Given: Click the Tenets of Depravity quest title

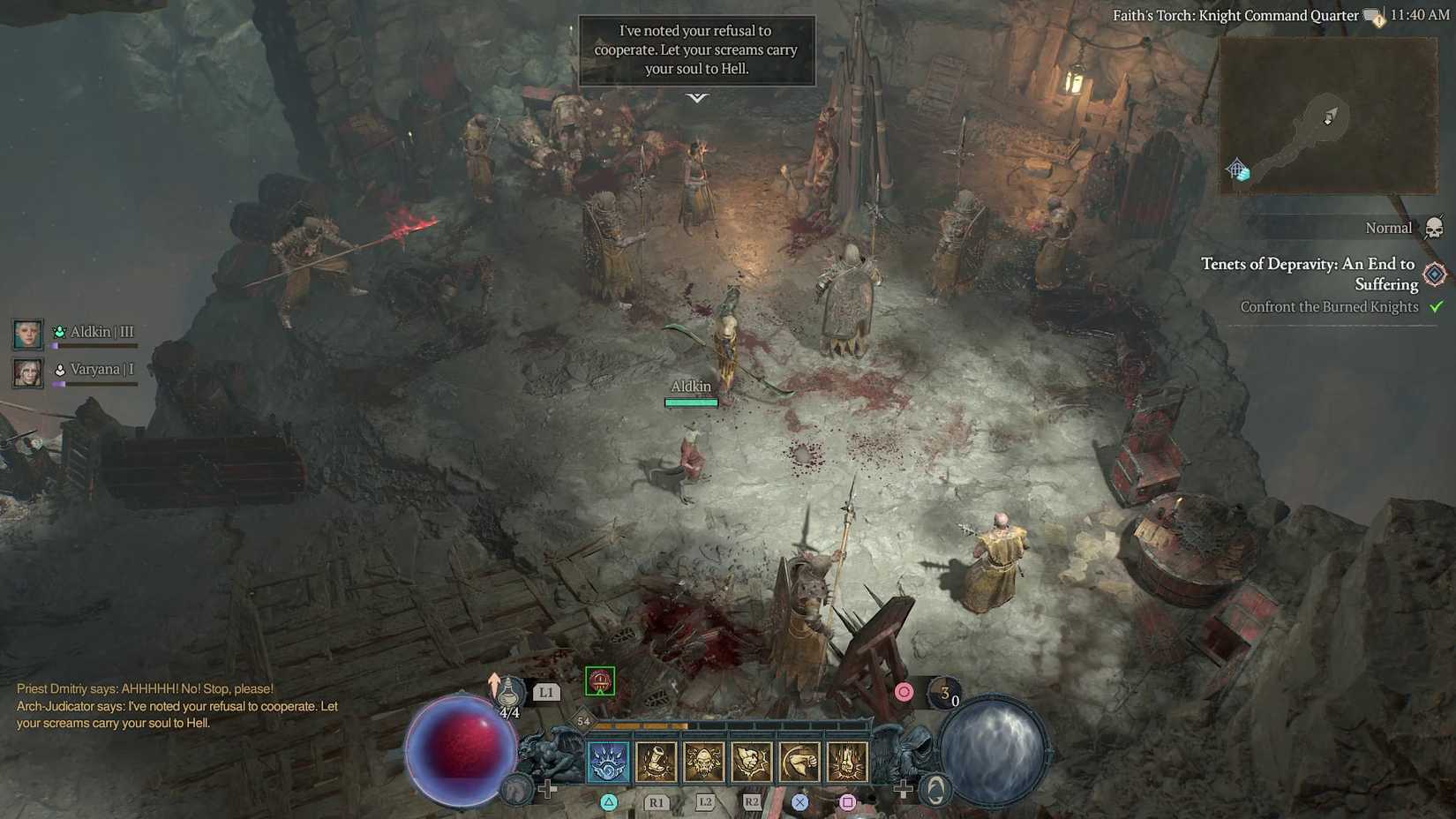Looking at the screenshot, I should (x=1308, y=274).
